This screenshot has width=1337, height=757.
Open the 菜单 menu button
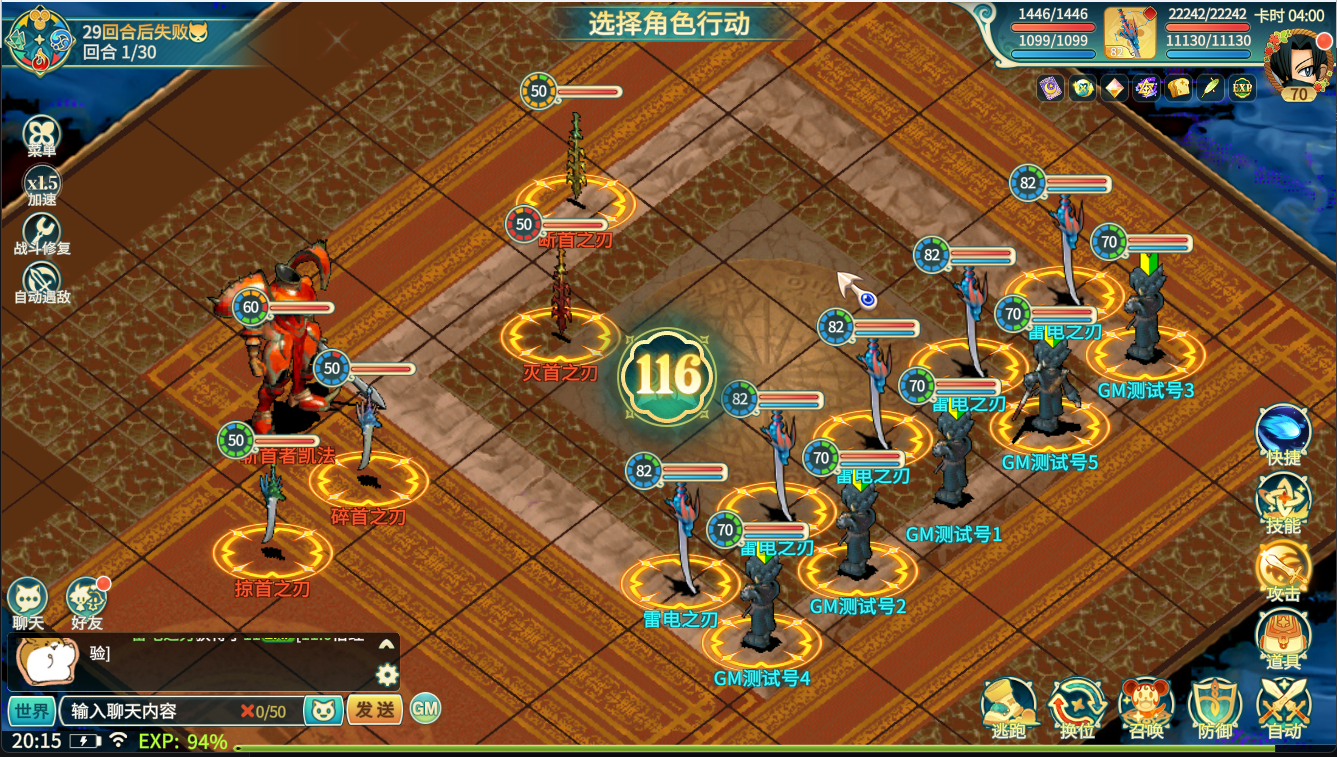click(42, 136)
